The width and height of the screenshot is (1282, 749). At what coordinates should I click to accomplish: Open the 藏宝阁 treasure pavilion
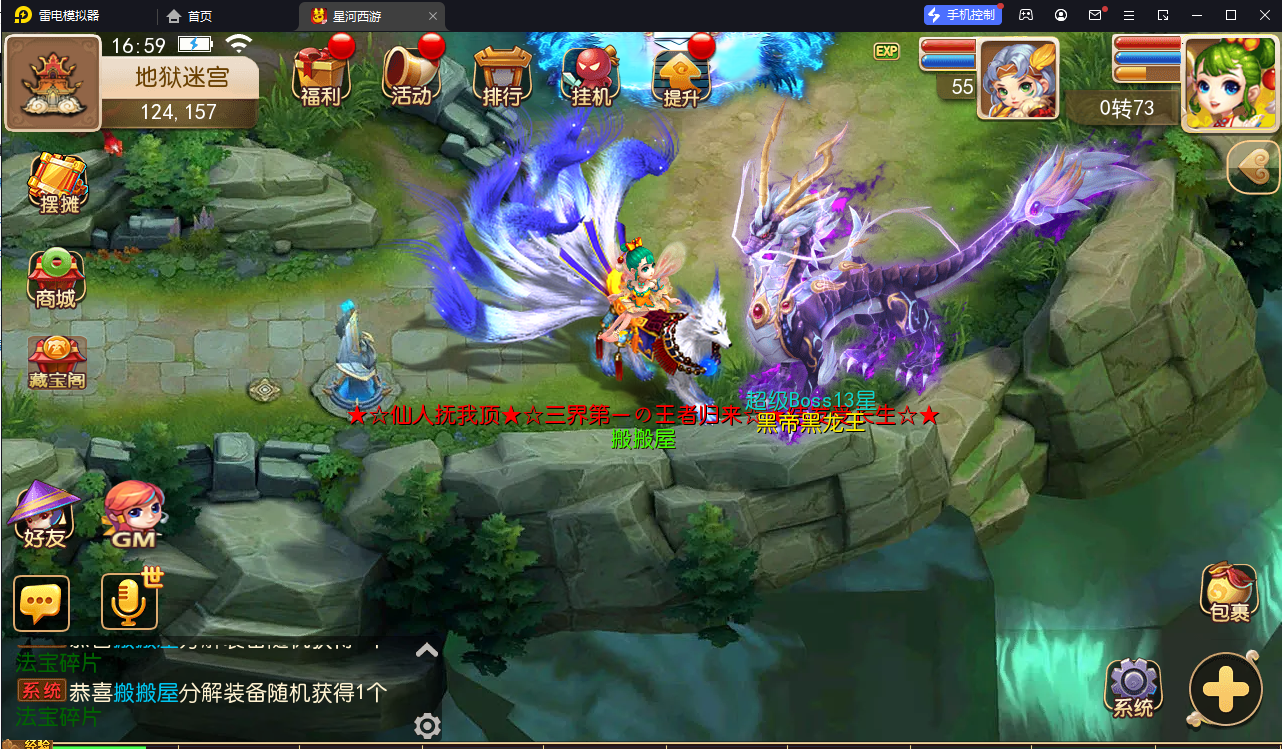59,362
